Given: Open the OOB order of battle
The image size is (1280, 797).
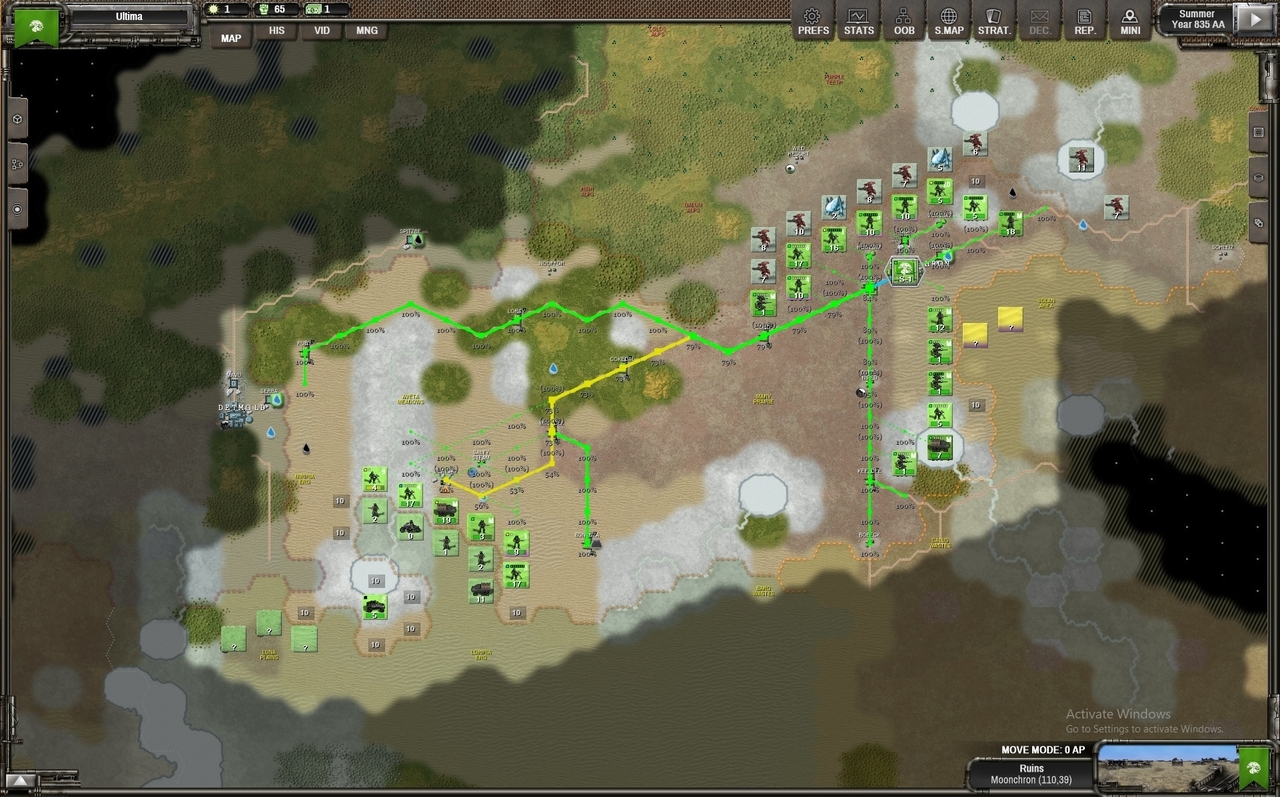Looking at the screenshot, I should 904,20.
